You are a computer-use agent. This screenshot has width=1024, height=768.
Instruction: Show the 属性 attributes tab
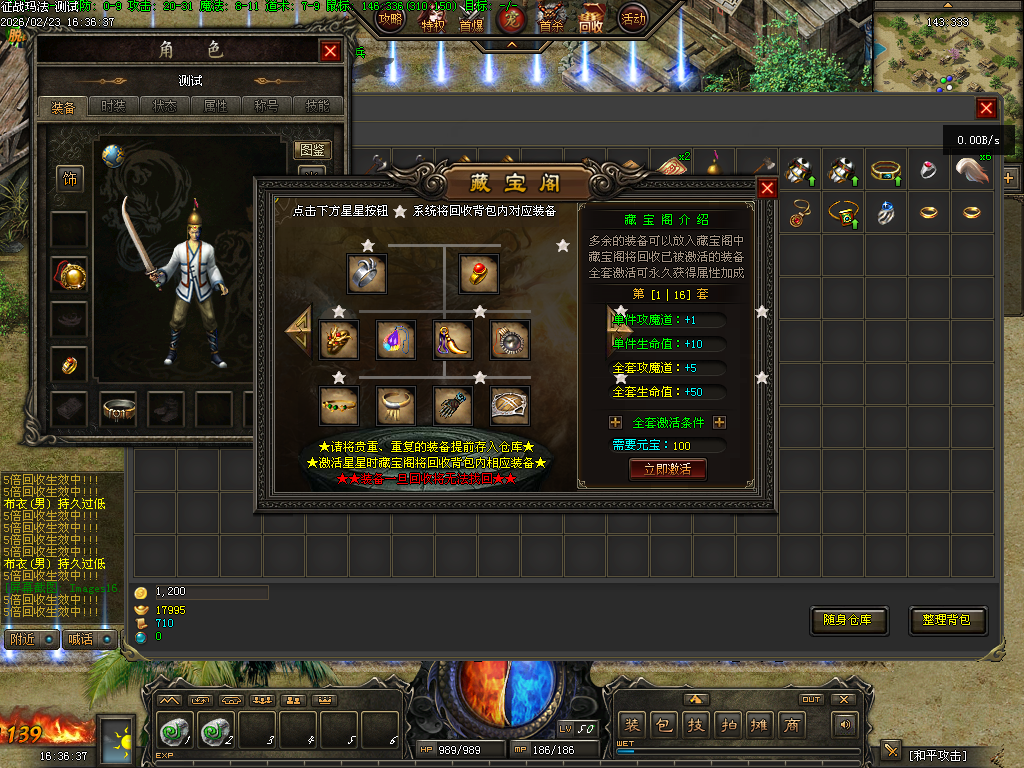[x=216, y=106]
